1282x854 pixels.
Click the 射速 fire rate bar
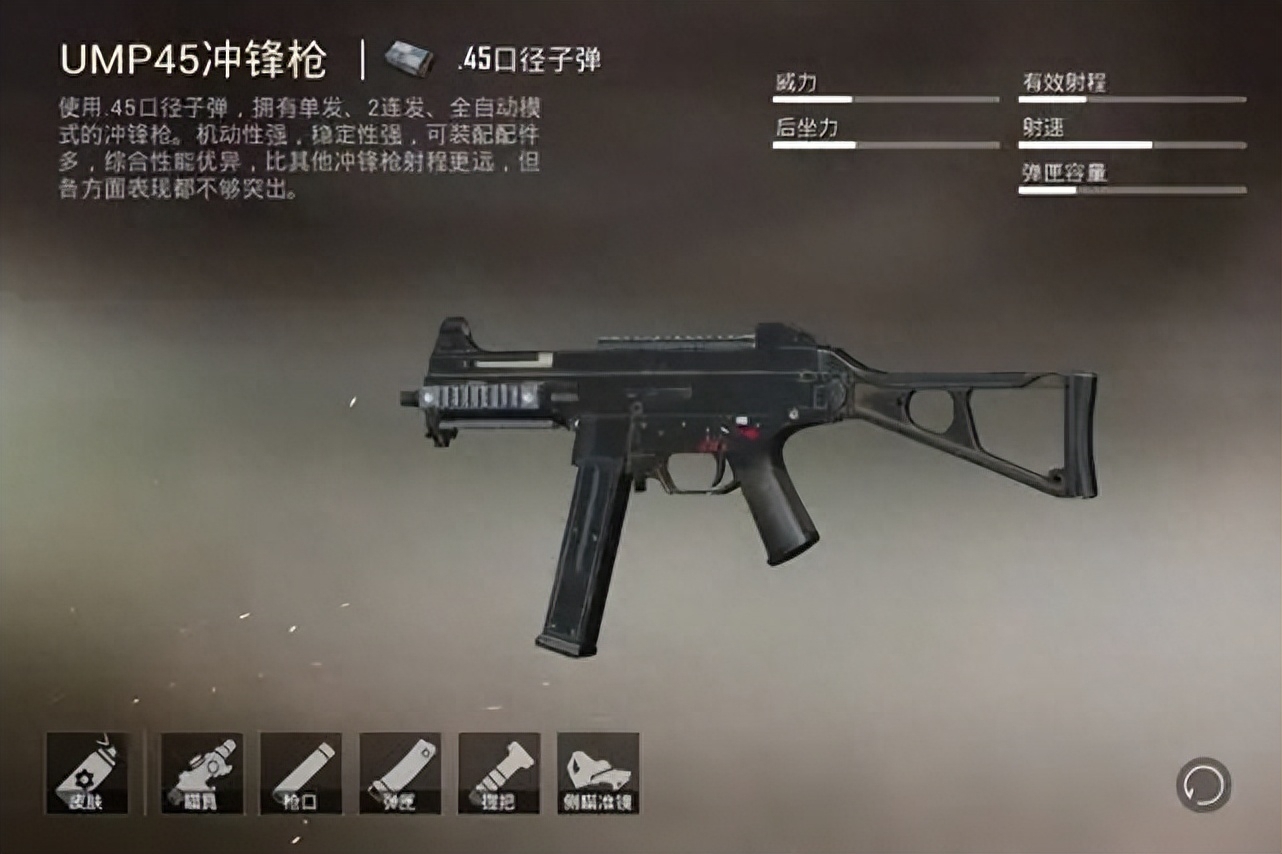pos(1131,145)
